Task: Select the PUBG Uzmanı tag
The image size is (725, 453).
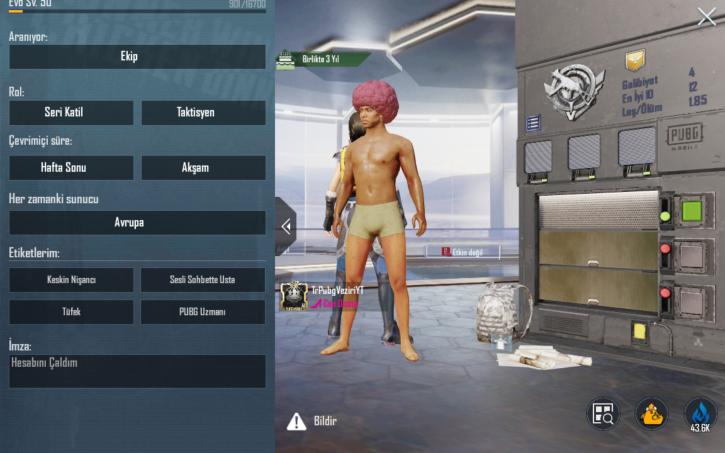Action: (203, 312)
